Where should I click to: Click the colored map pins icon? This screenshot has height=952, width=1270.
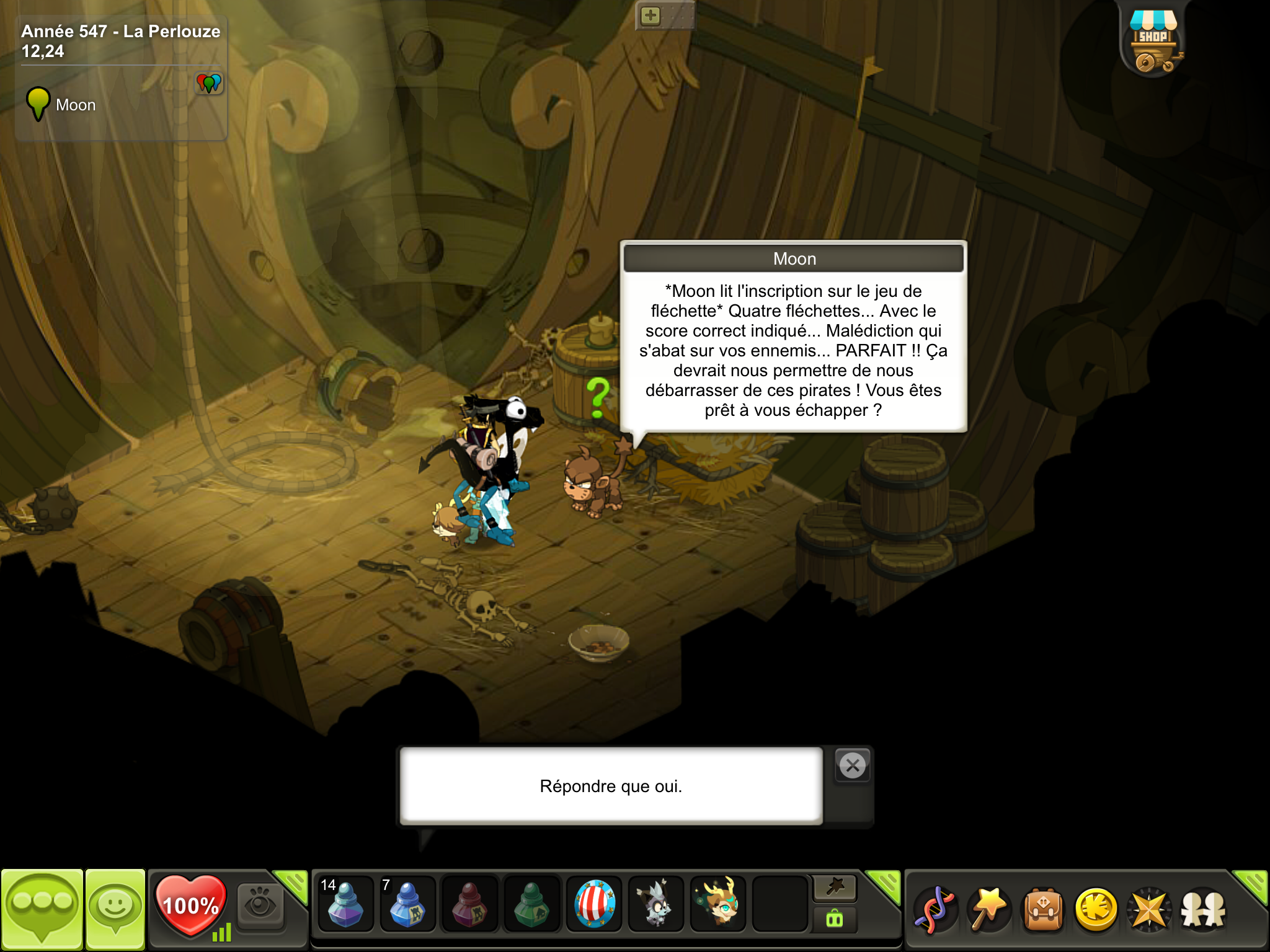(209, 82)
